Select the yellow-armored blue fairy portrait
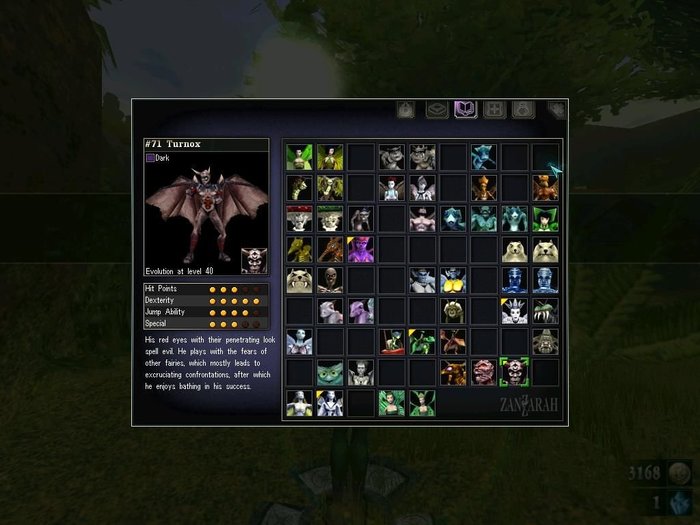700x525 pixels. click(453, 280)
